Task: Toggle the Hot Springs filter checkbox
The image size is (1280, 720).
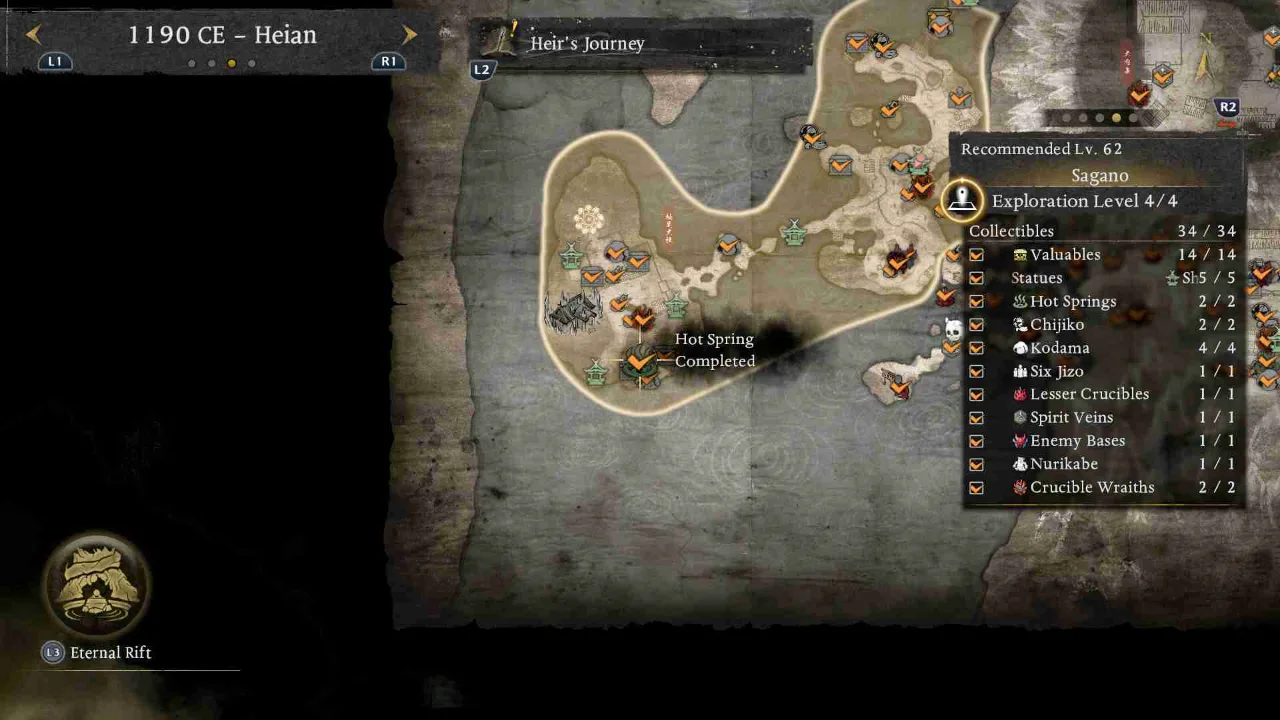Action: point(976,302)
